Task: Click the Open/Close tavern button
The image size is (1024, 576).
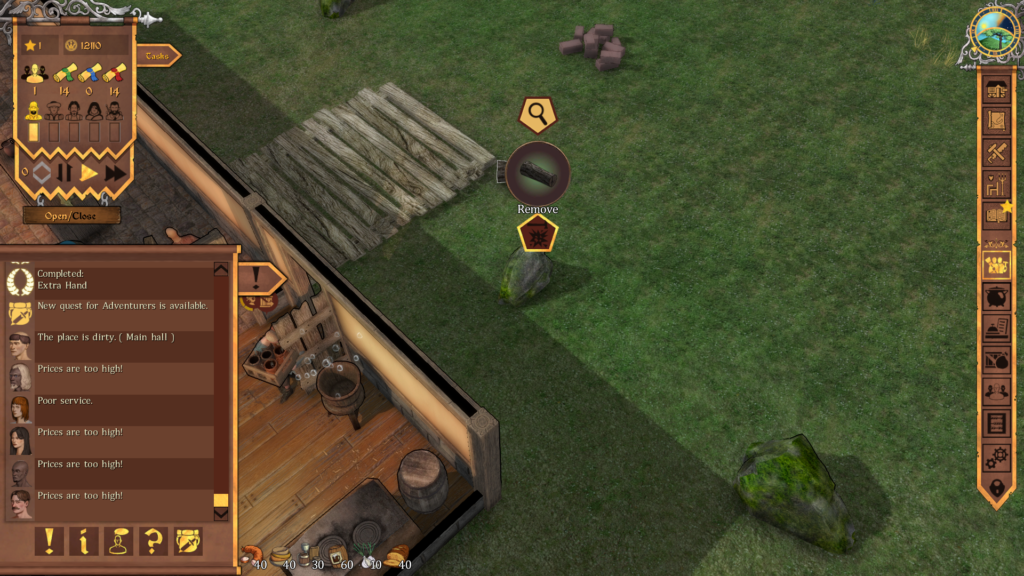Action: click(71, 215)
